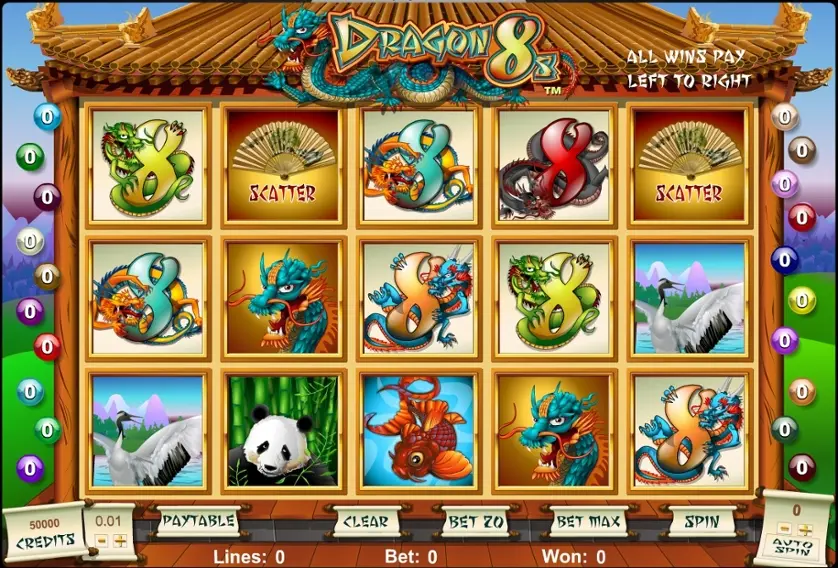Spin the reels

(x=695, y=521)
